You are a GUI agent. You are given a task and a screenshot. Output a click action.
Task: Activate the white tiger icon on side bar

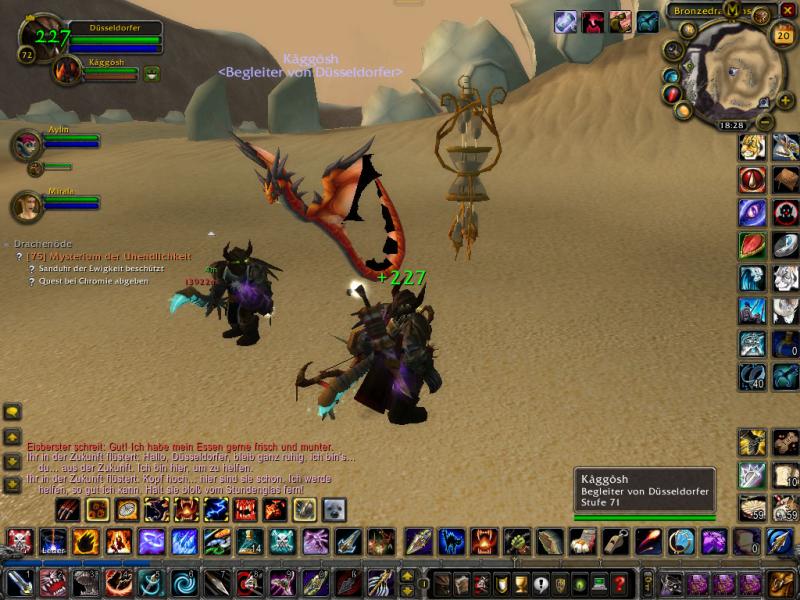pyautogui.click(x=785, y=278)
